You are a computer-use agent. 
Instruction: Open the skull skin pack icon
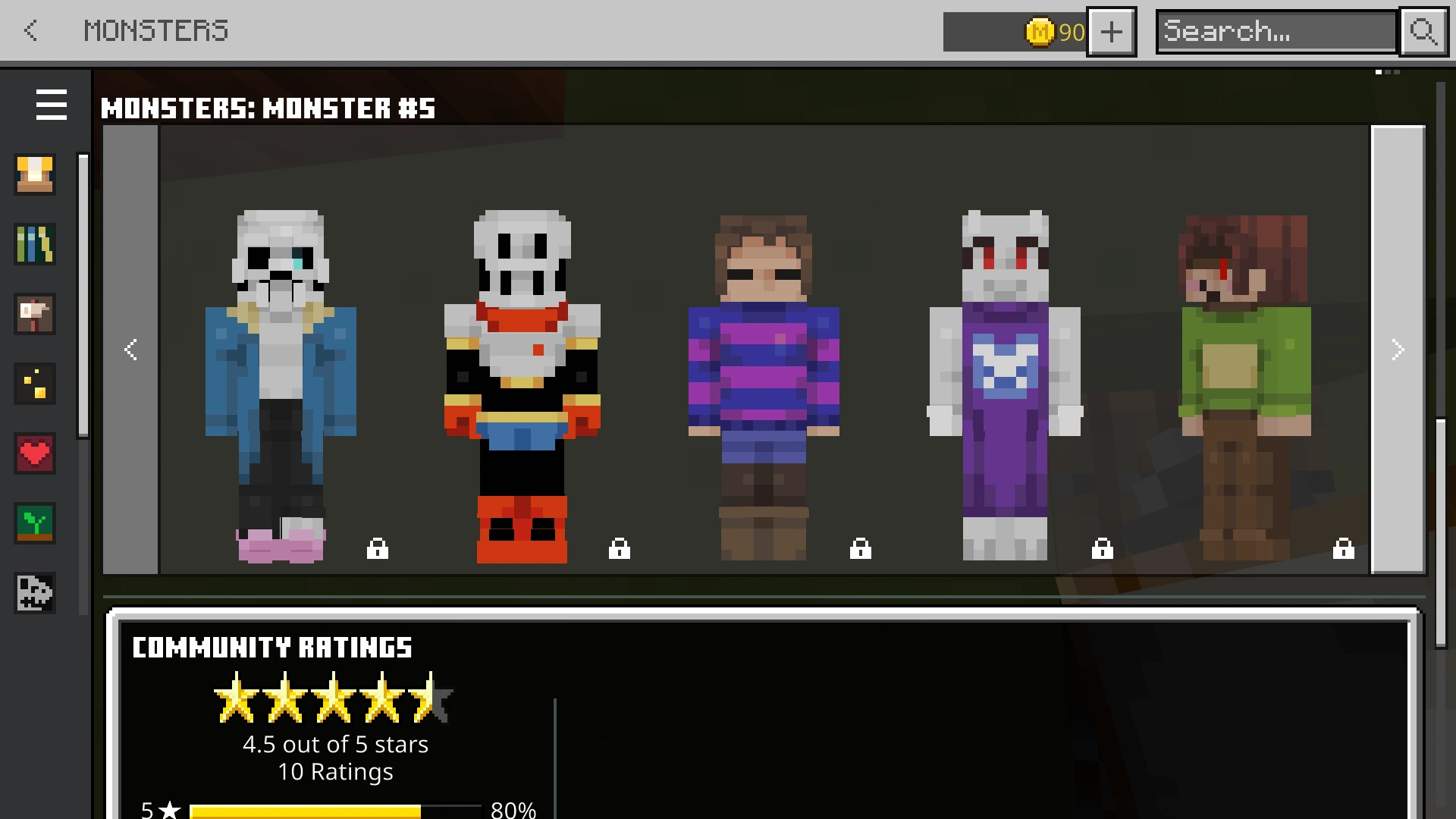(x=35, y=594)
